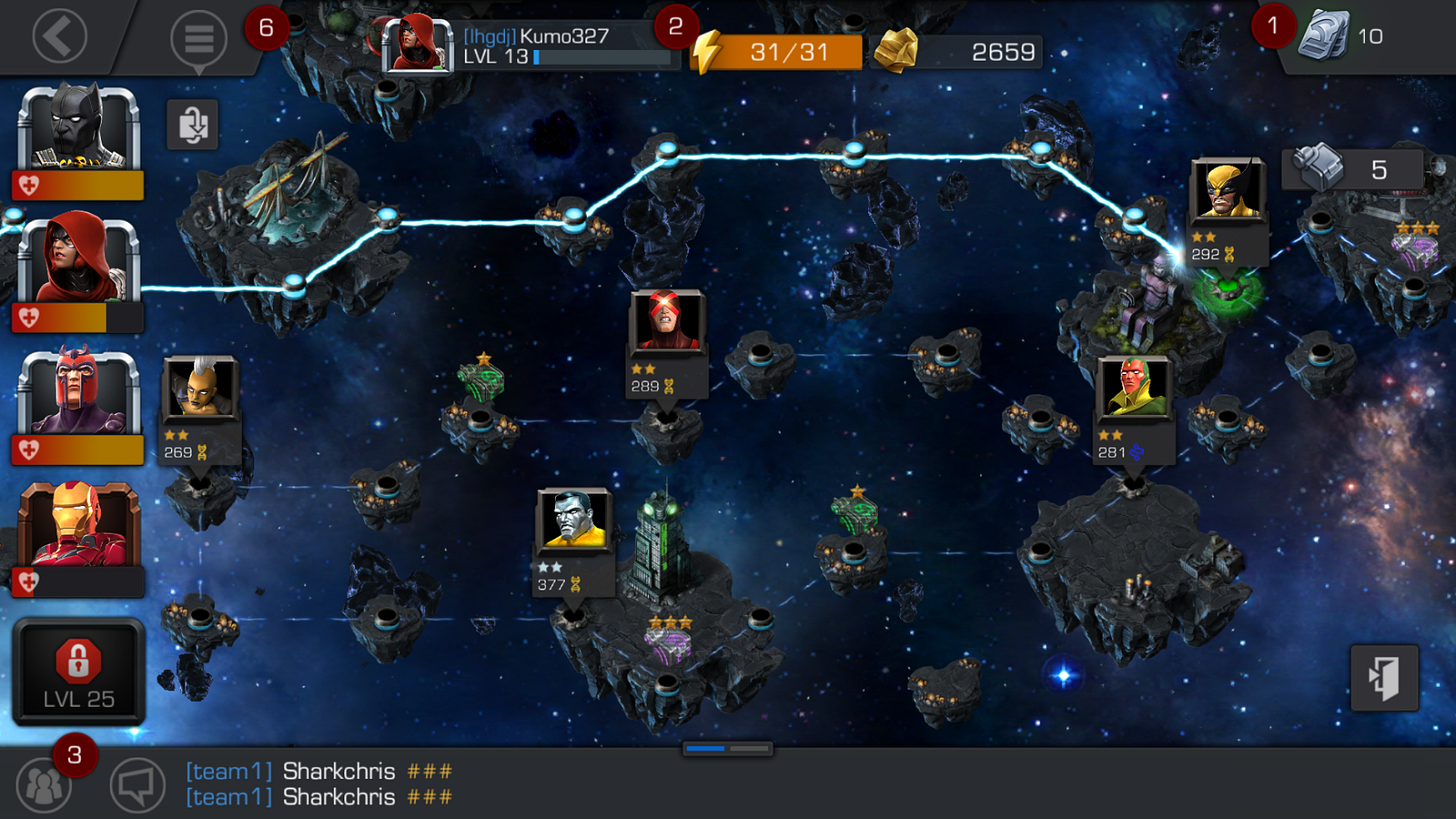
Task: Tap the gold nugget currency icon
Action: [x=895, y=52]
